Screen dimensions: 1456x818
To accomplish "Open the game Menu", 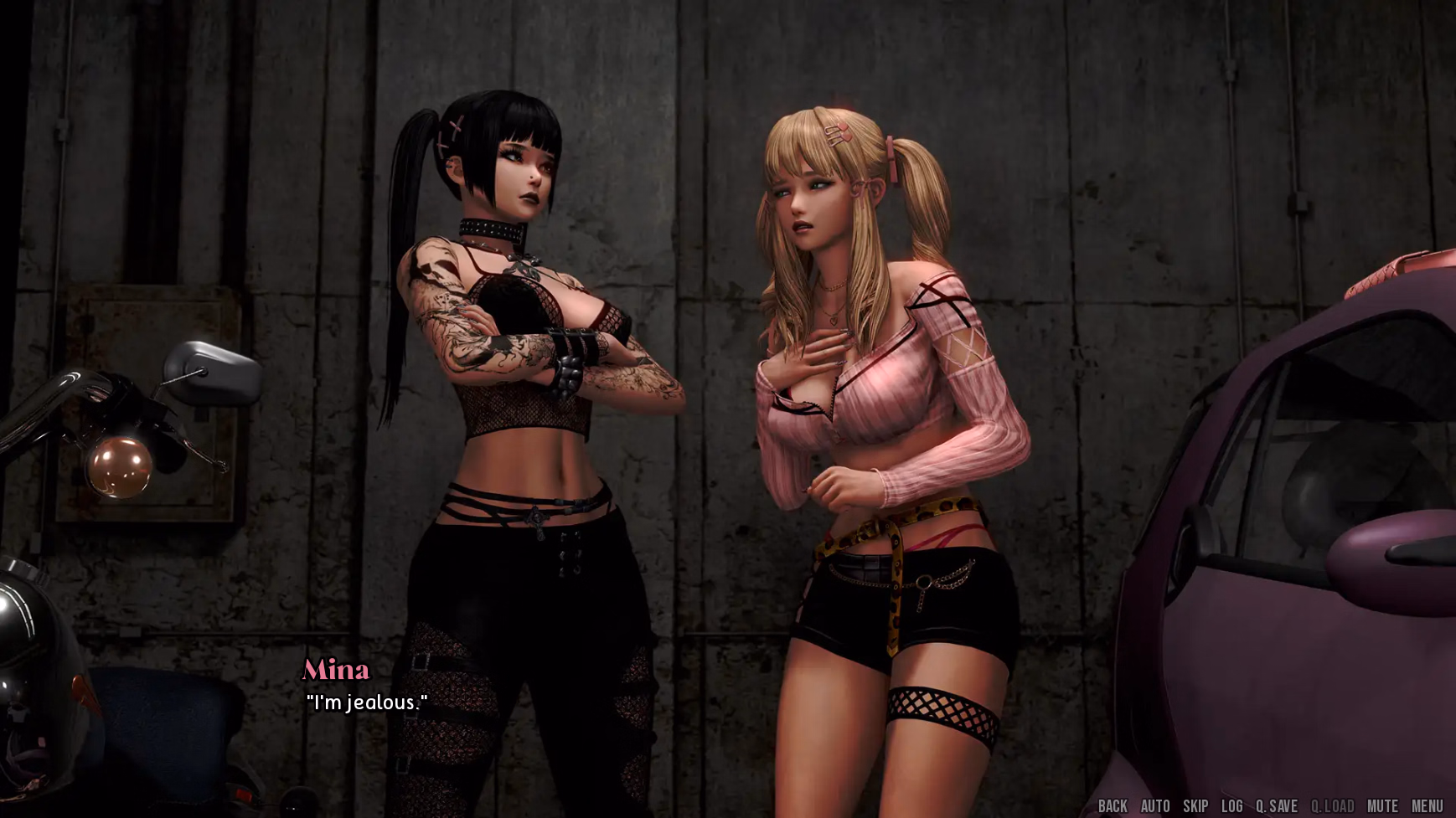I will pos(1428,806).
